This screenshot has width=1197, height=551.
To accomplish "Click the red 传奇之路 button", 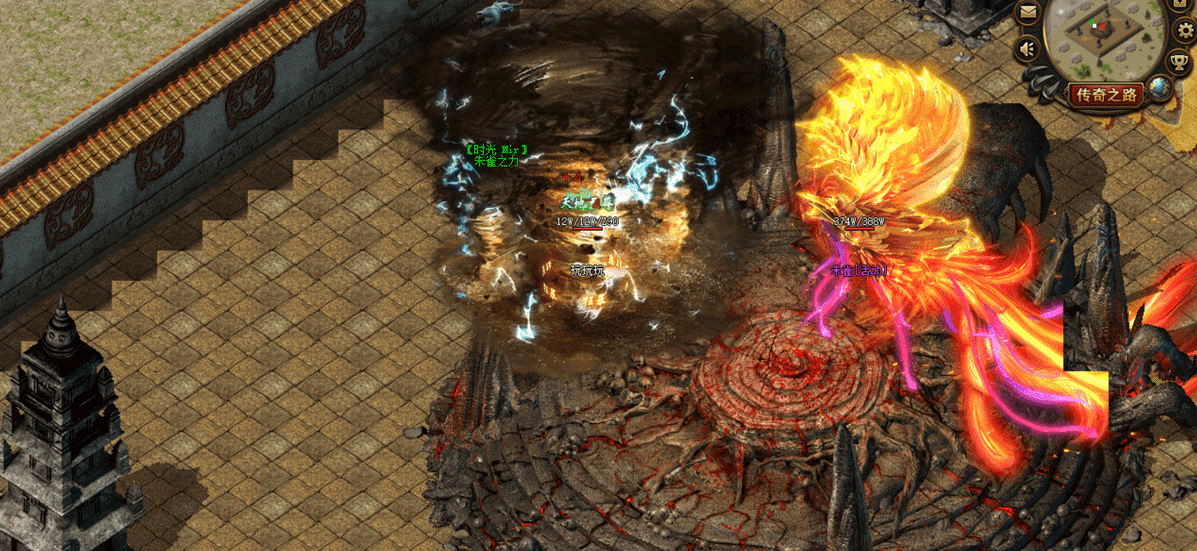I will pos(1104,95).
